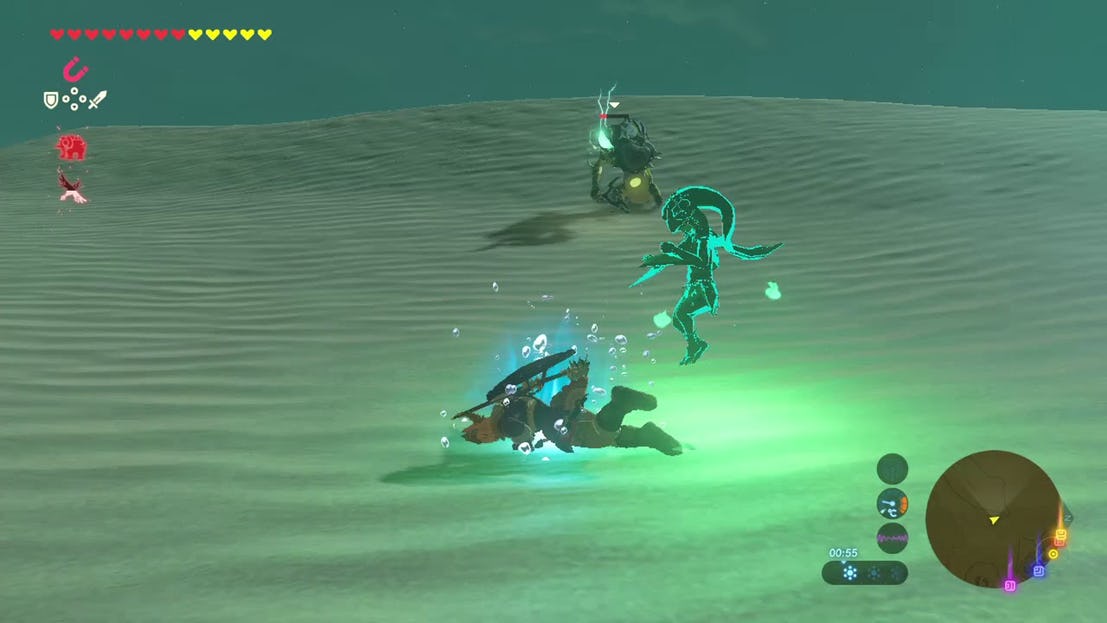Screen dimensions: 1107x623
Task: Click the yellow player arrow on minimap
Action: click(x=993, y=520)
